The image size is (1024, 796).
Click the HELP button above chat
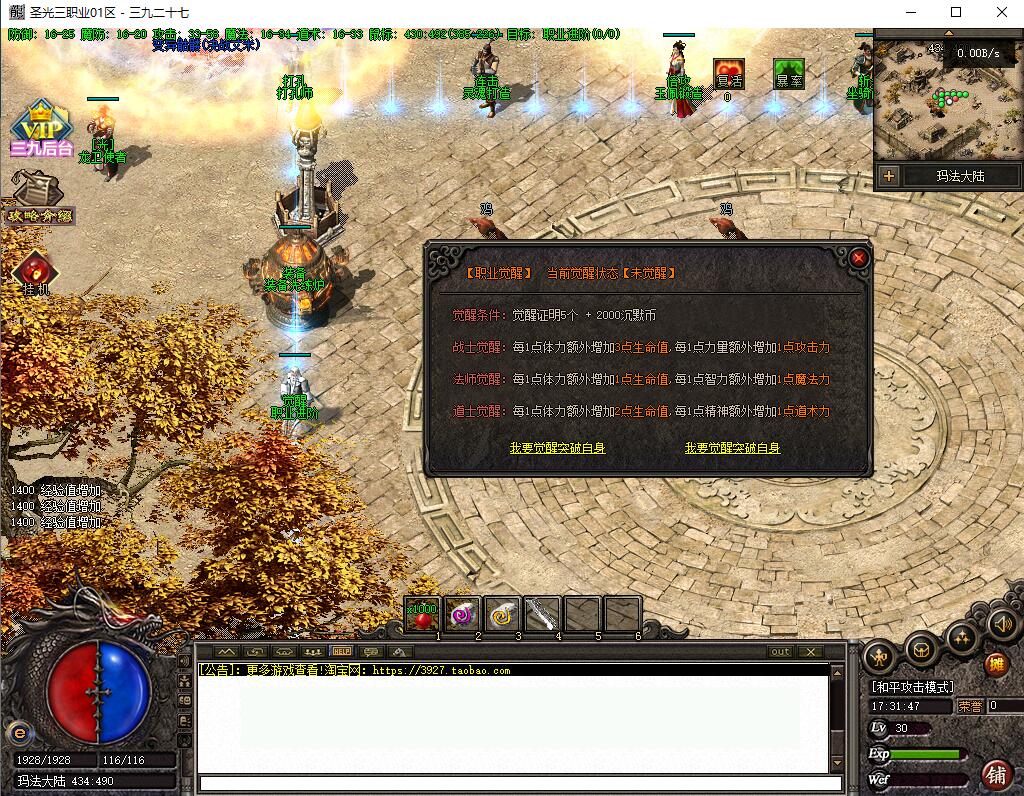342,651
